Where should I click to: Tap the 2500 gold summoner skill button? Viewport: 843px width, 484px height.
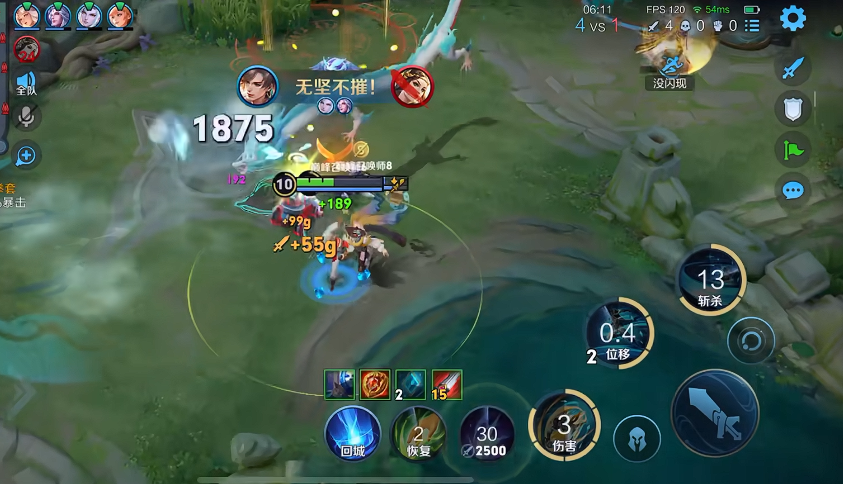coord(487,433)
